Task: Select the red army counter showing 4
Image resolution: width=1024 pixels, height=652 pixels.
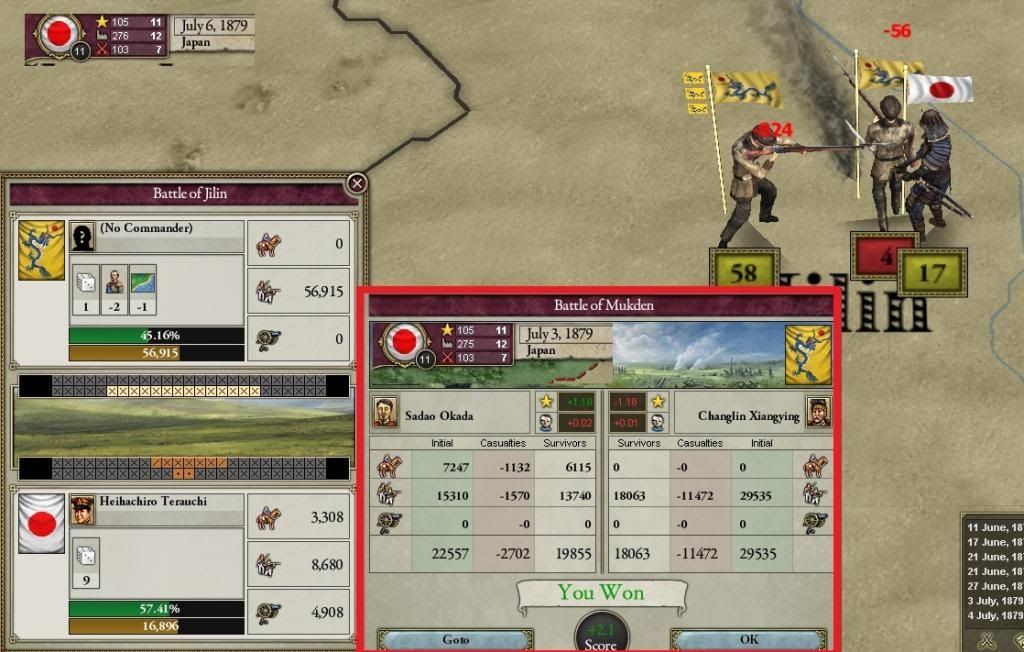Action: pyautogui.click(x=881, y=255)
